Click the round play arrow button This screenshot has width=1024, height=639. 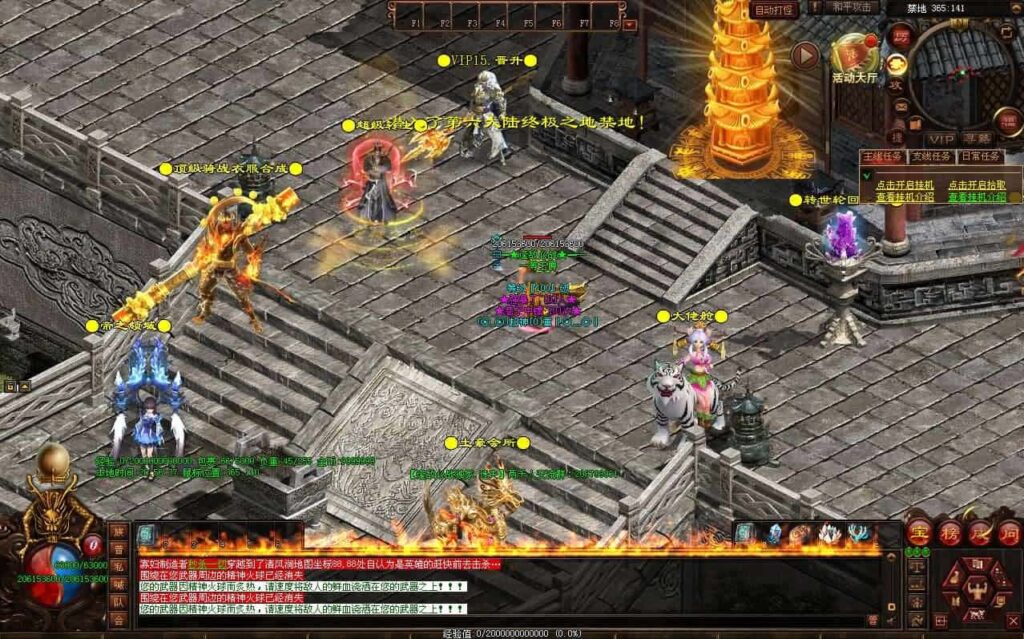tap(805, 55)
